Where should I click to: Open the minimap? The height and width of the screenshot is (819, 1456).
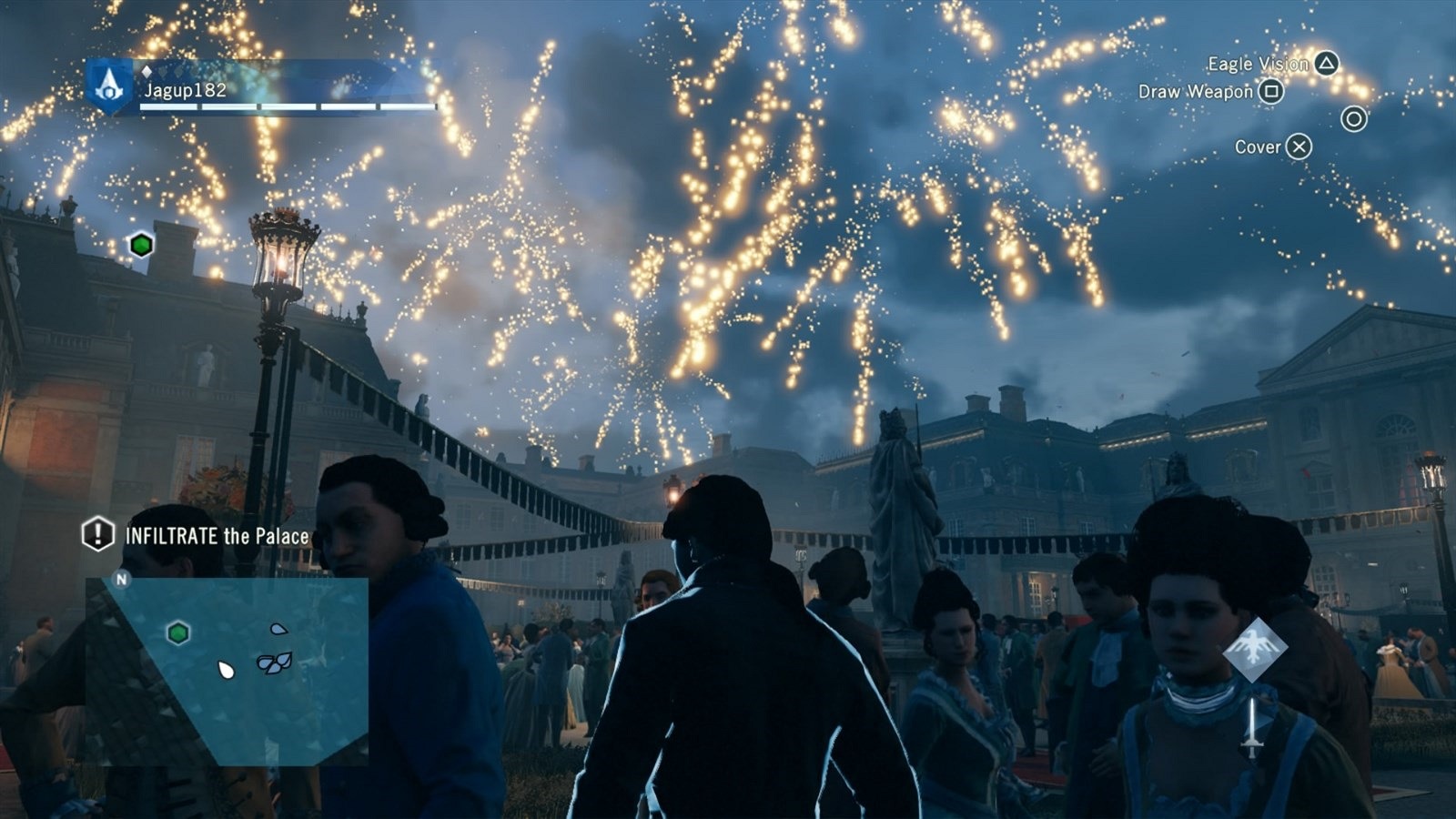227,669
